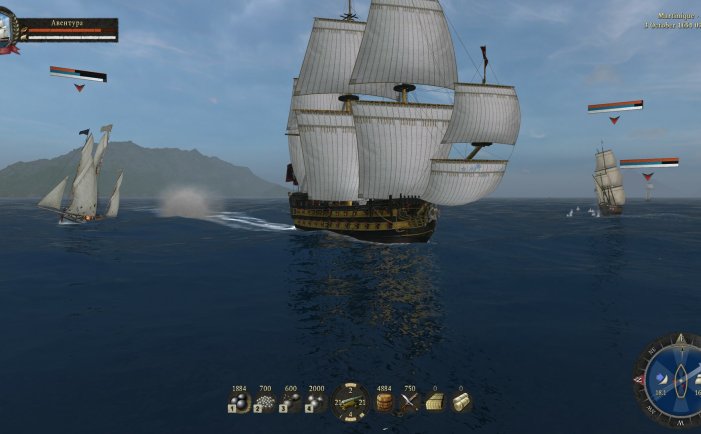Switch to bomb ammo in slot 4

(x=316, y=402)
